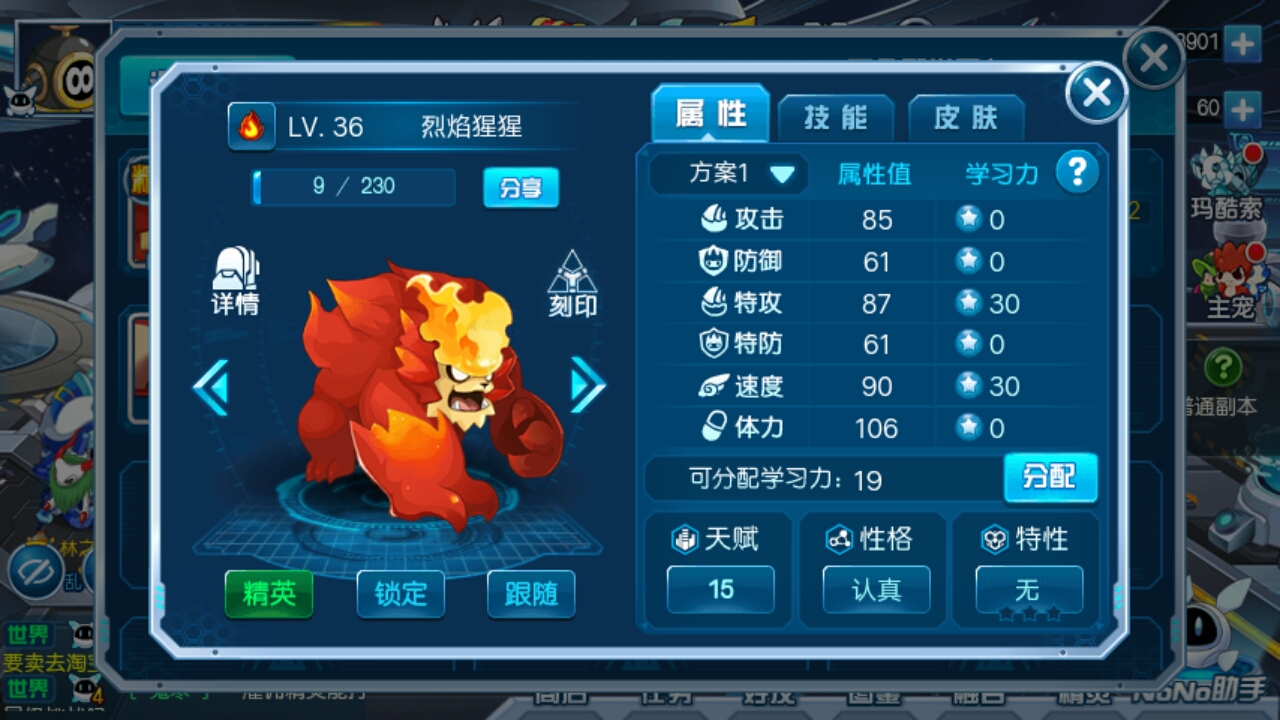Open the 刻印 engraving panel
Screen dimensions: 1280x720
coord(572,286)
